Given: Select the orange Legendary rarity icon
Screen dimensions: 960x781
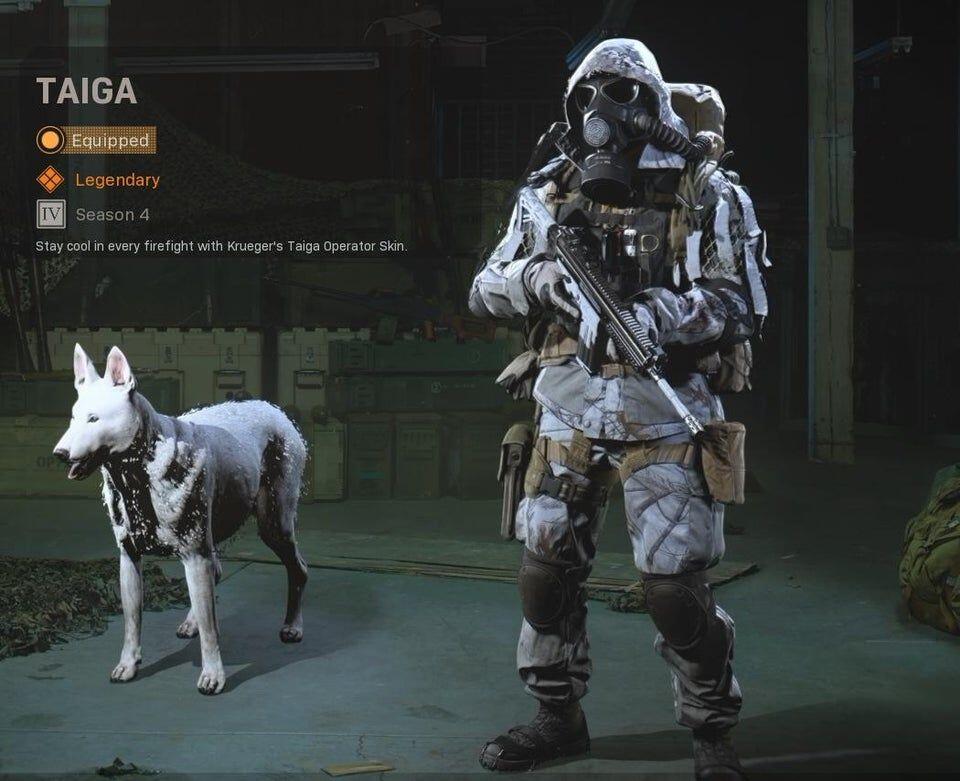Looking at the screenshot, I should (50, 180).
